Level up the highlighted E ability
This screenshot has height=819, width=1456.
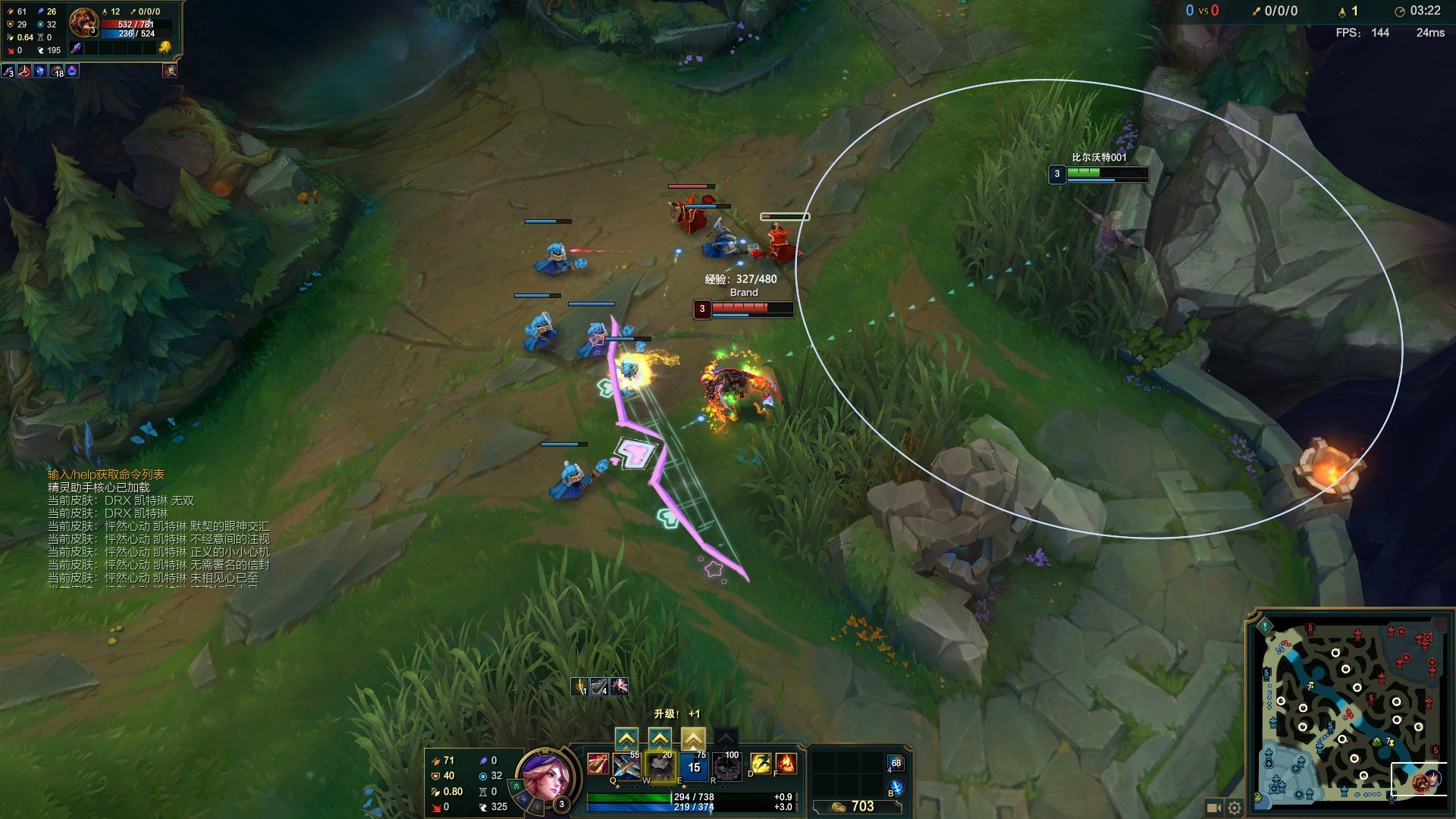click(693, 738)
